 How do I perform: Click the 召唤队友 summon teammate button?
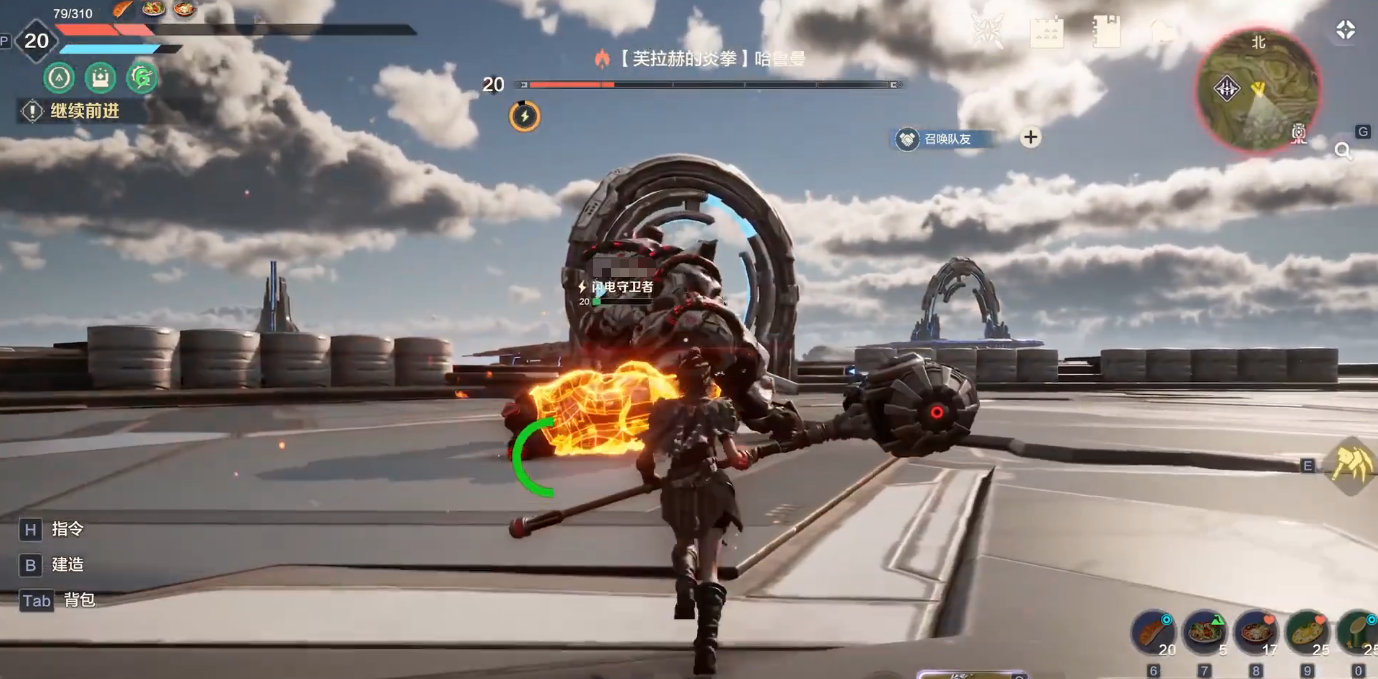click(944, 139)
